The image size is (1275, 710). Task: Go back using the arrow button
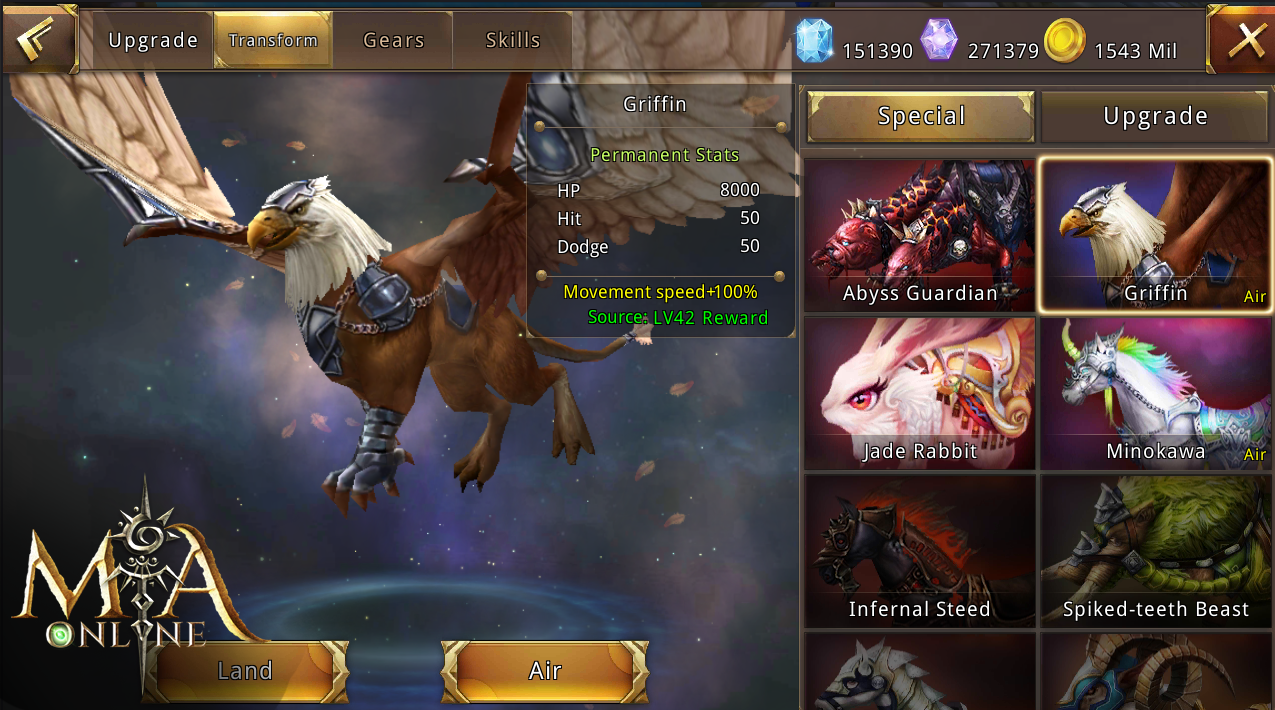coord(38,40)
